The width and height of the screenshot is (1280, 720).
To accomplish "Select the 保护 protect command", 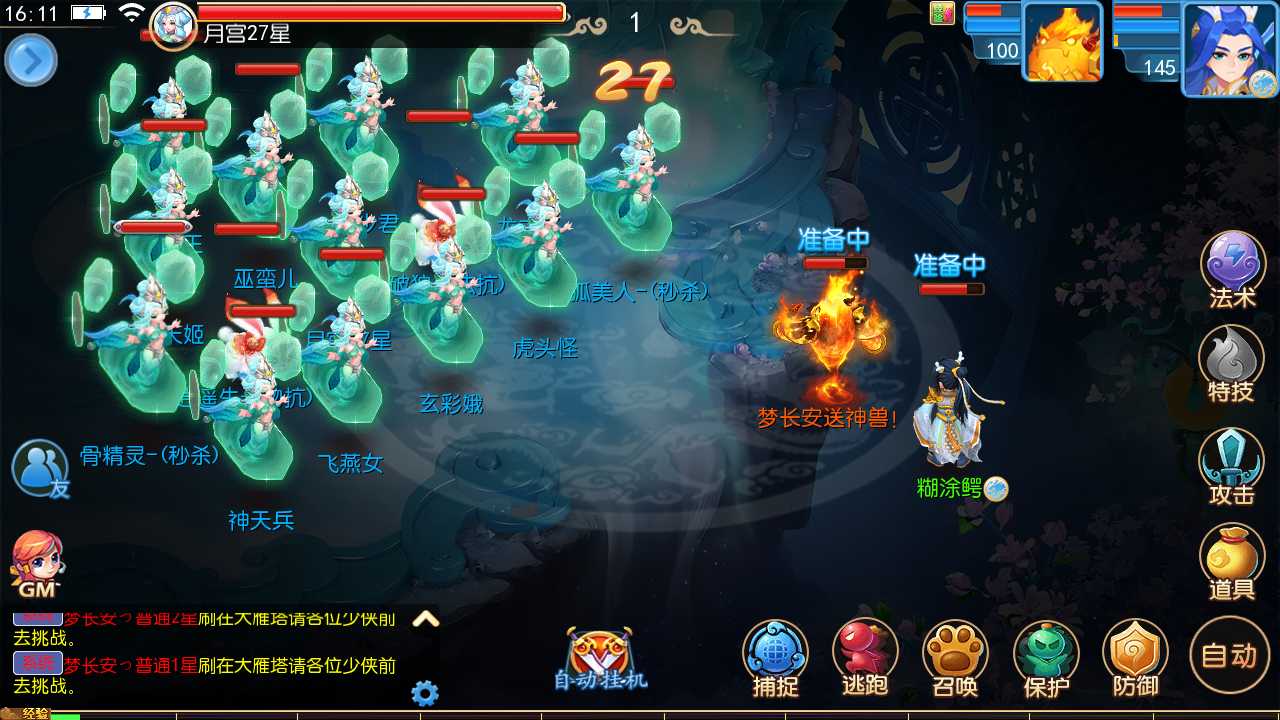I will click(x=1045, y=655).
